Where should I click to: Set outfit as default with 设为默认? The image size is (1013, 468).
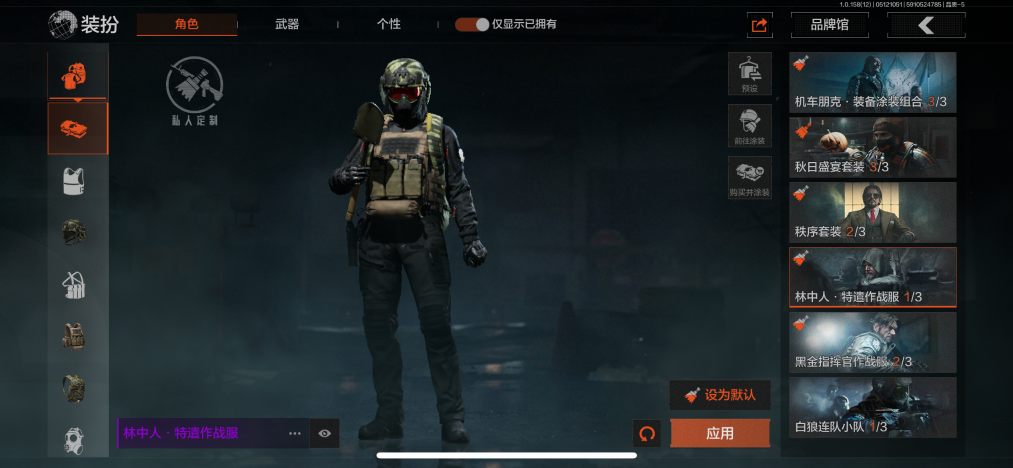tap(720, 395)
